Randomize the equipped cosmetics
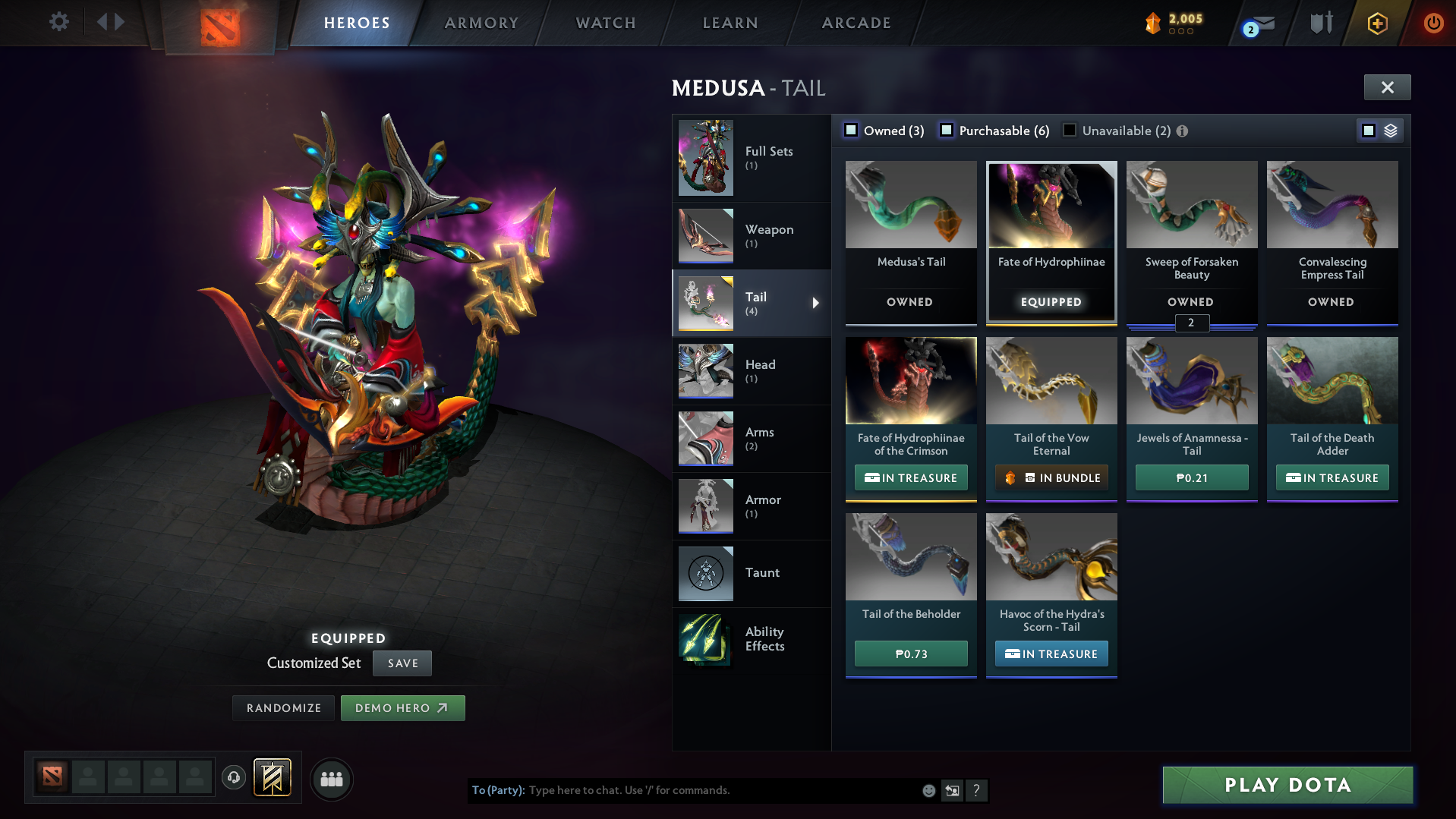This screenshot has height=819, width=1456. pos(284,708)
